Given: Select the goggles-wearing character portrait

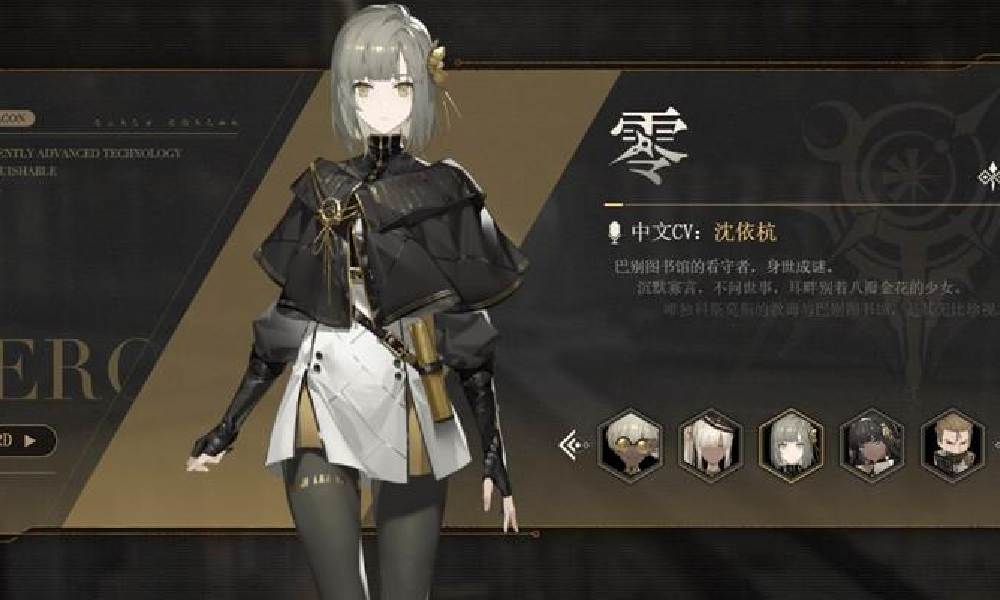Looking at the screenshot, I should point(627,441).
